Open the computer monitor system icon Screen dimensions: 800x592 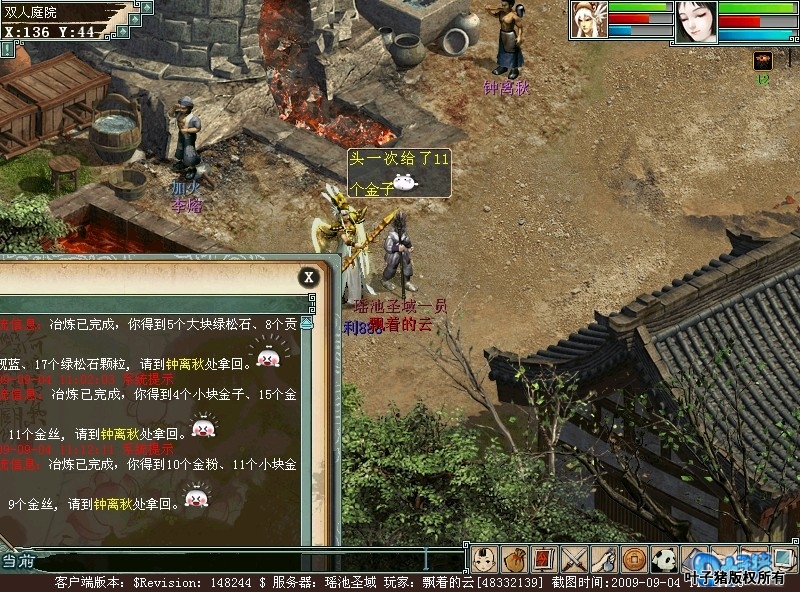pos(783,559)
